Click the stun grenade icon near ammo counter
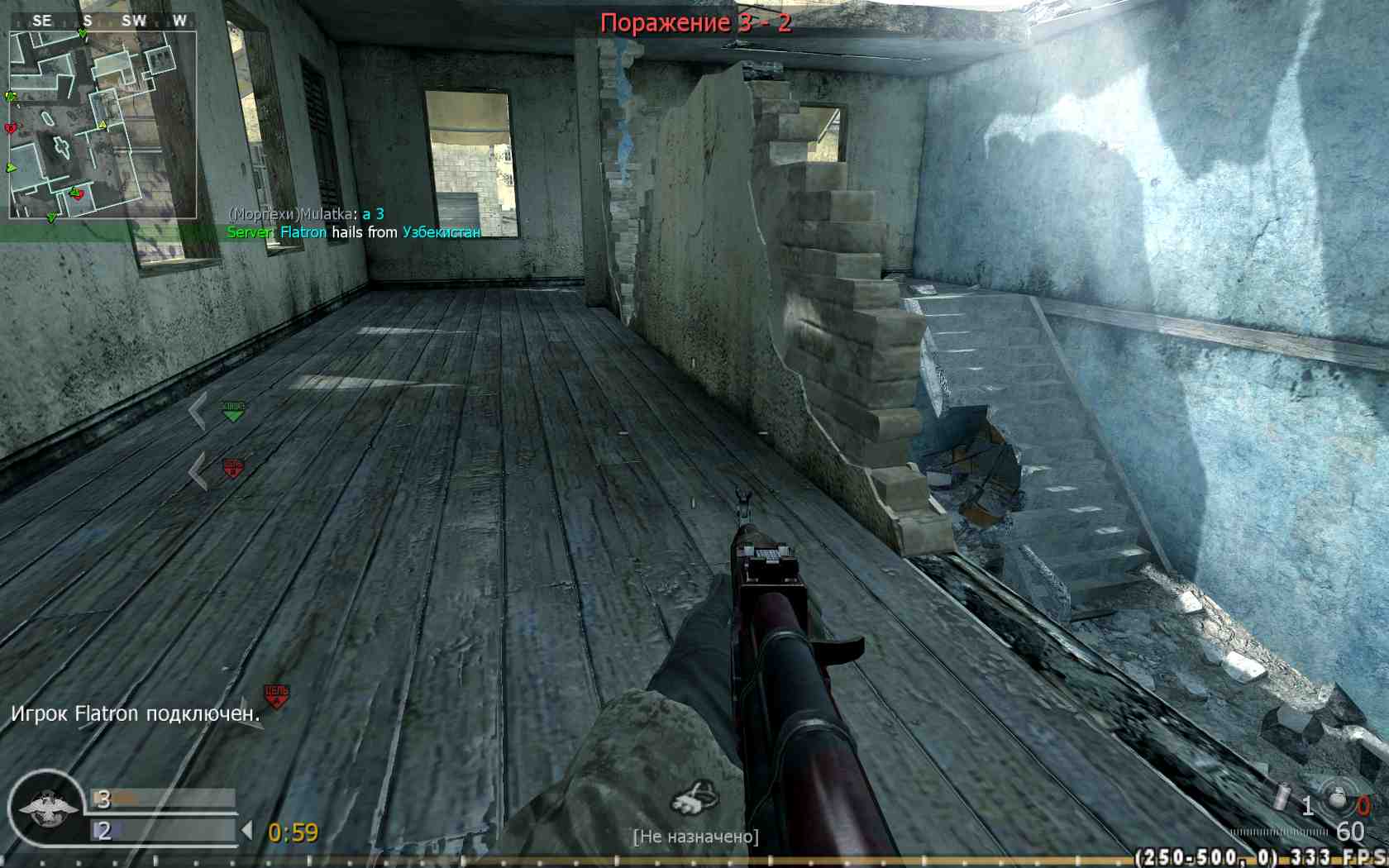 [1281, 797]
